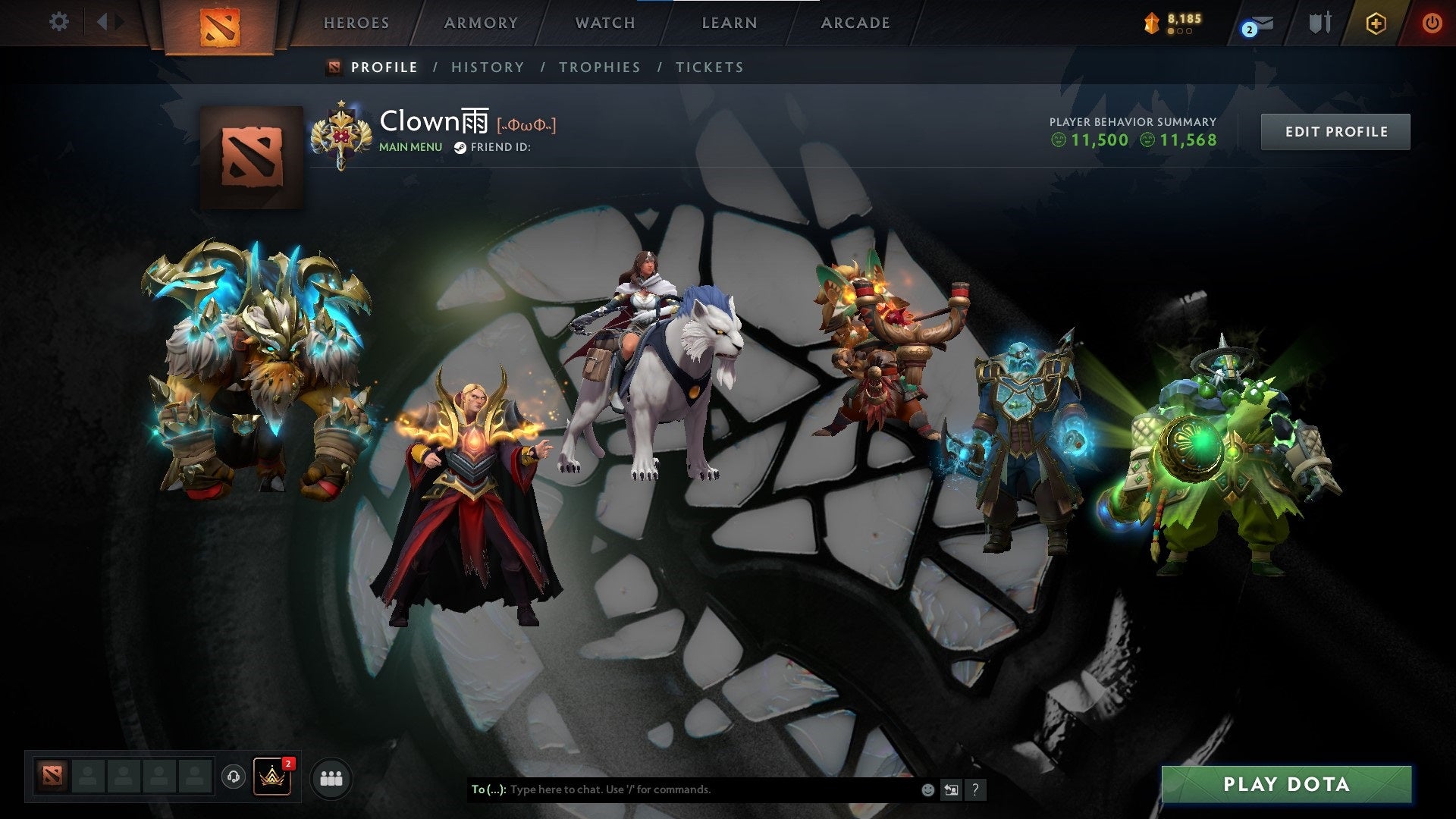Open the Dota Plus crown with notification badge
Viewport: 1456px width, 819px height.
(273, 778)
